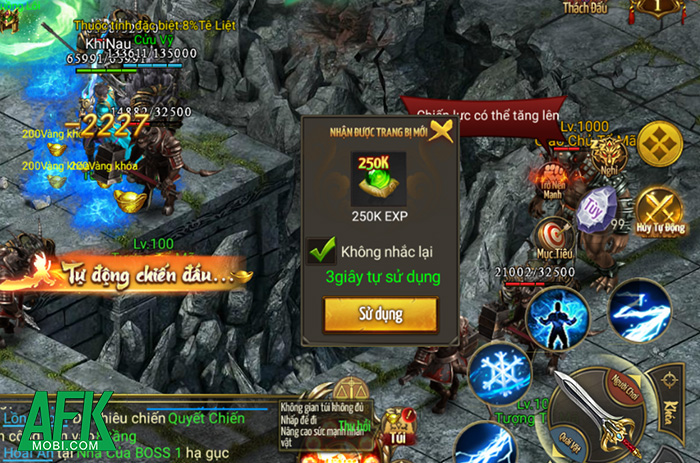Cancel auto-combat with Hủy Tự Động

(661, 212)
